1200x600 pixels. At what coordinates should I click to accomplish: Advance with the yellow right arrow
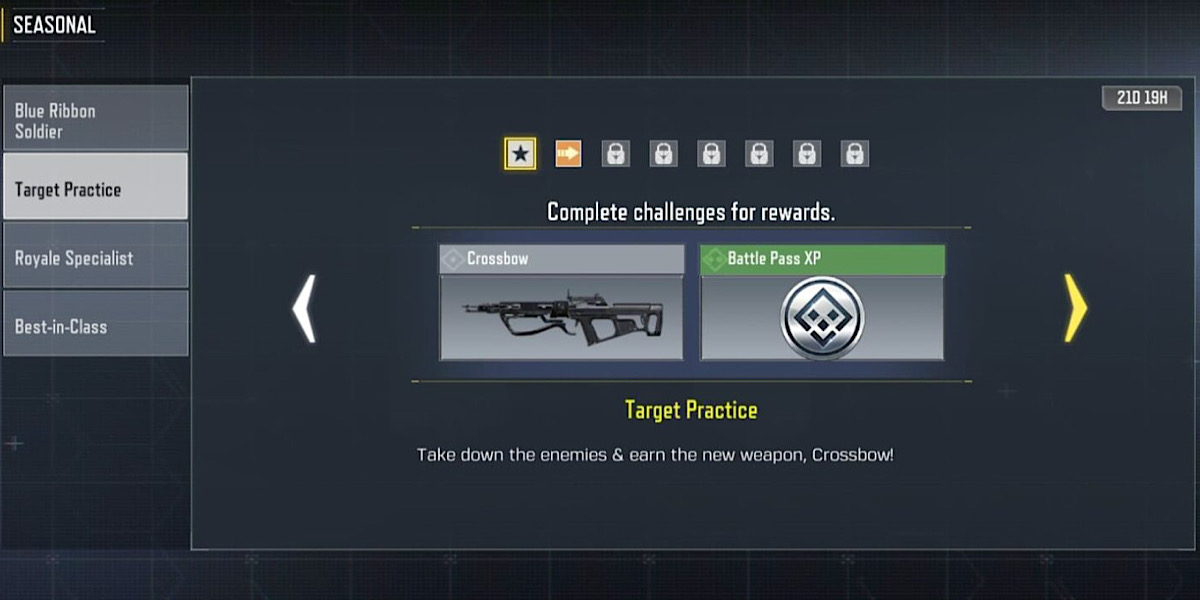coord(1075,309)
